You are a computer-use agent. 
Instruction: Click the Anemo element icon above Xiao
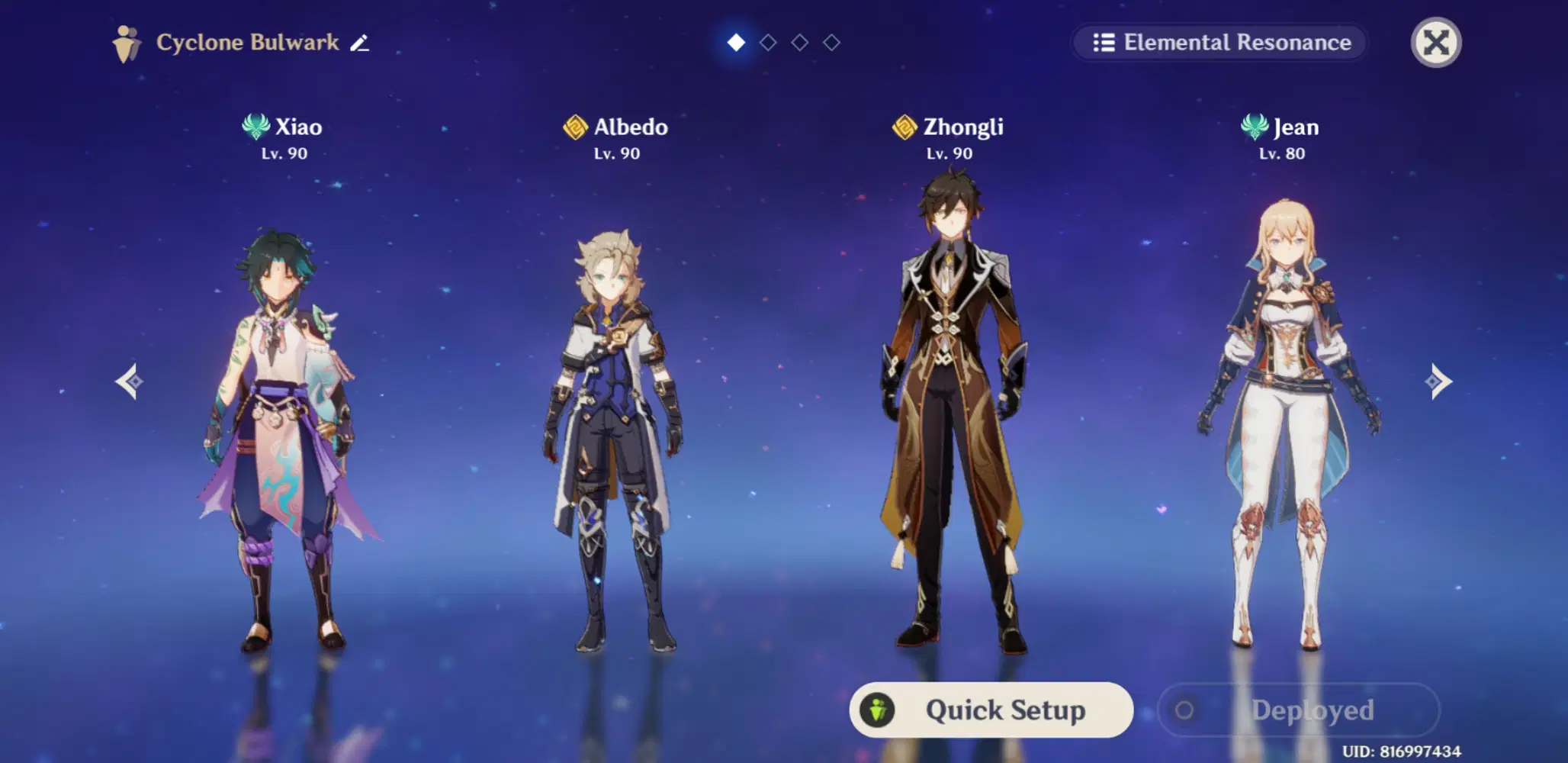click(255, 127)
